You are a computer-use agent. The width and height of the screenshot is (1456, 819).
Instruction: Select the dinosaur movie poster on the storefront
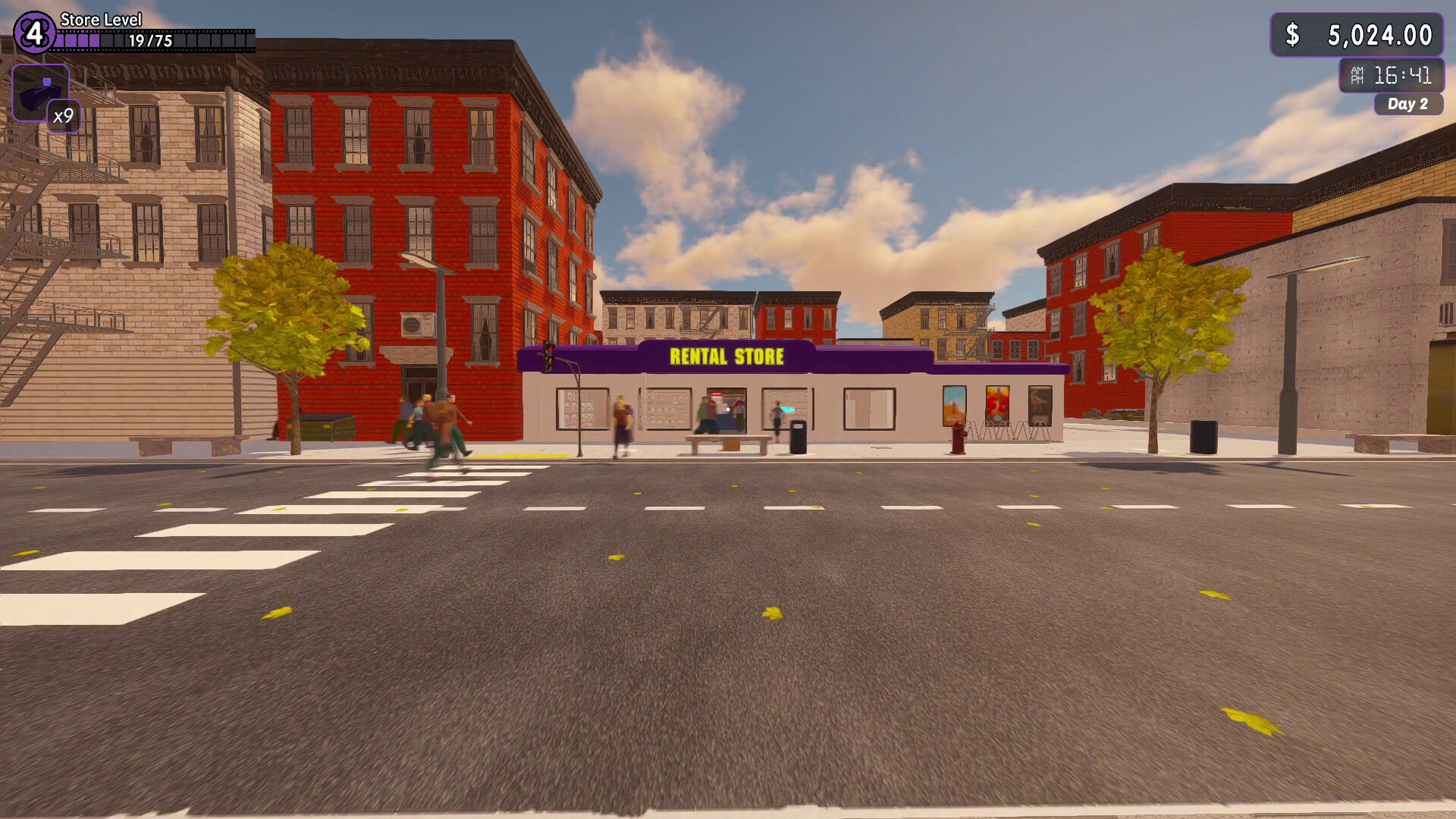click(x=1040, y=403)
